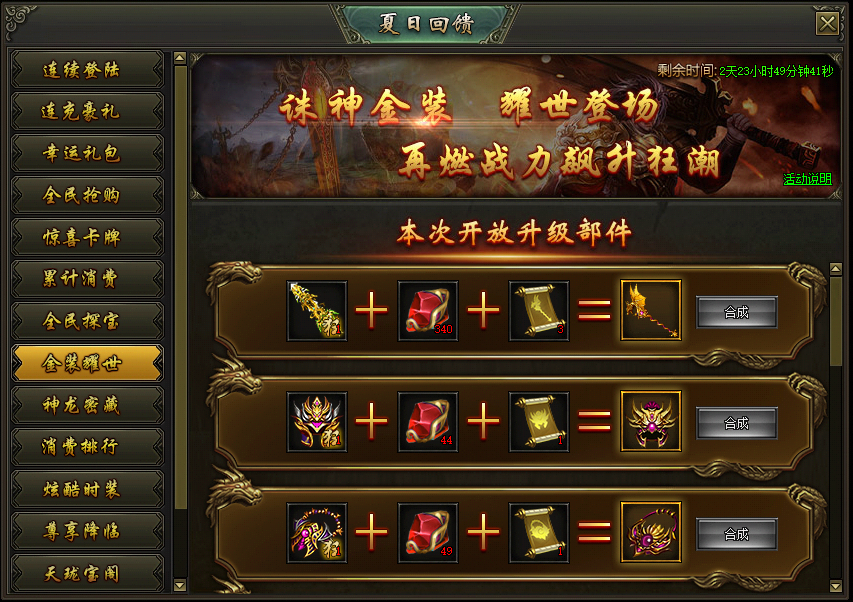Open the 天珑宝阁 tab

tap(87, 574)
